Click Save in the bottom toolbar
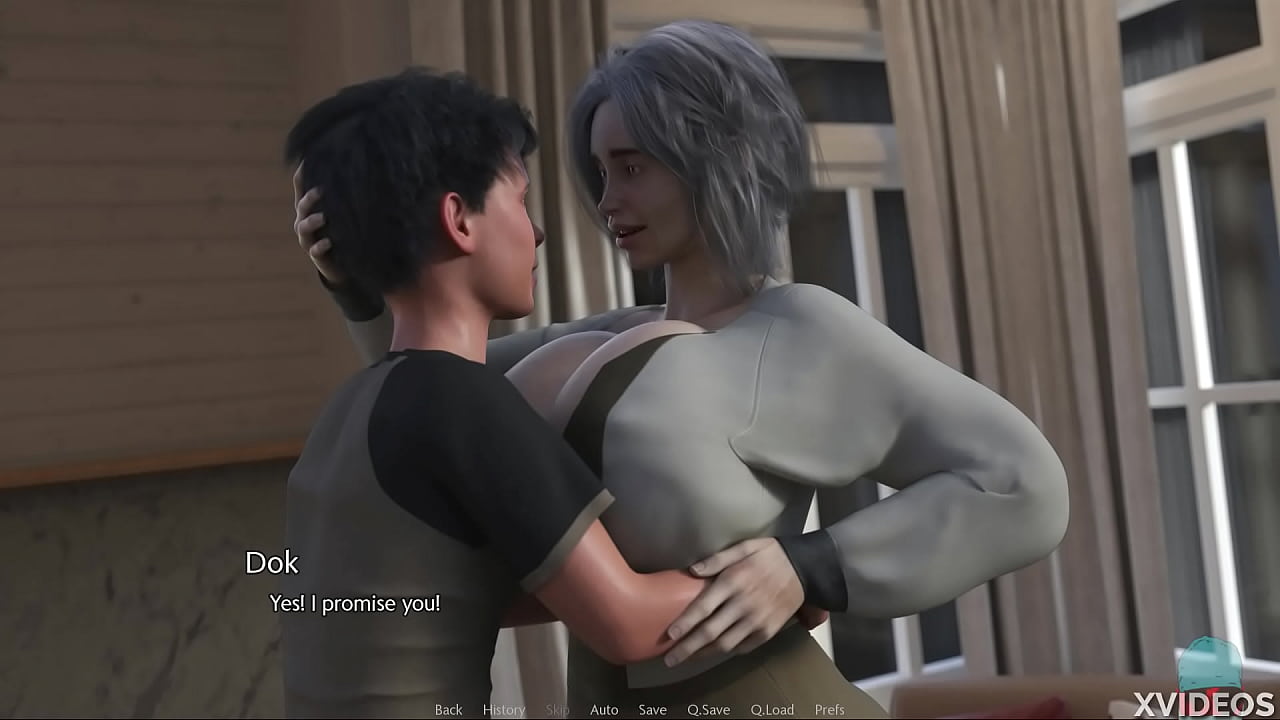 [x=651, y=709]
